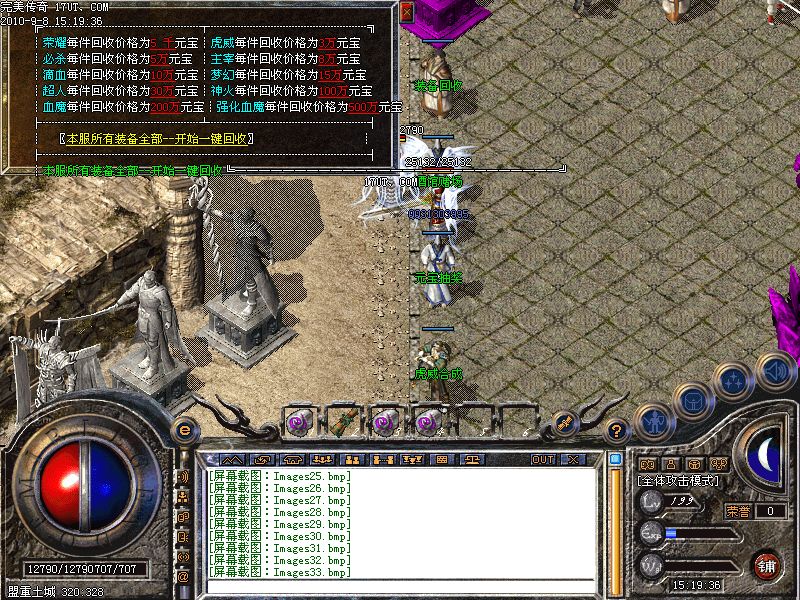Click the chat text input line
The height and width of the screenshot is (600, 800).
tap(400, 586)
